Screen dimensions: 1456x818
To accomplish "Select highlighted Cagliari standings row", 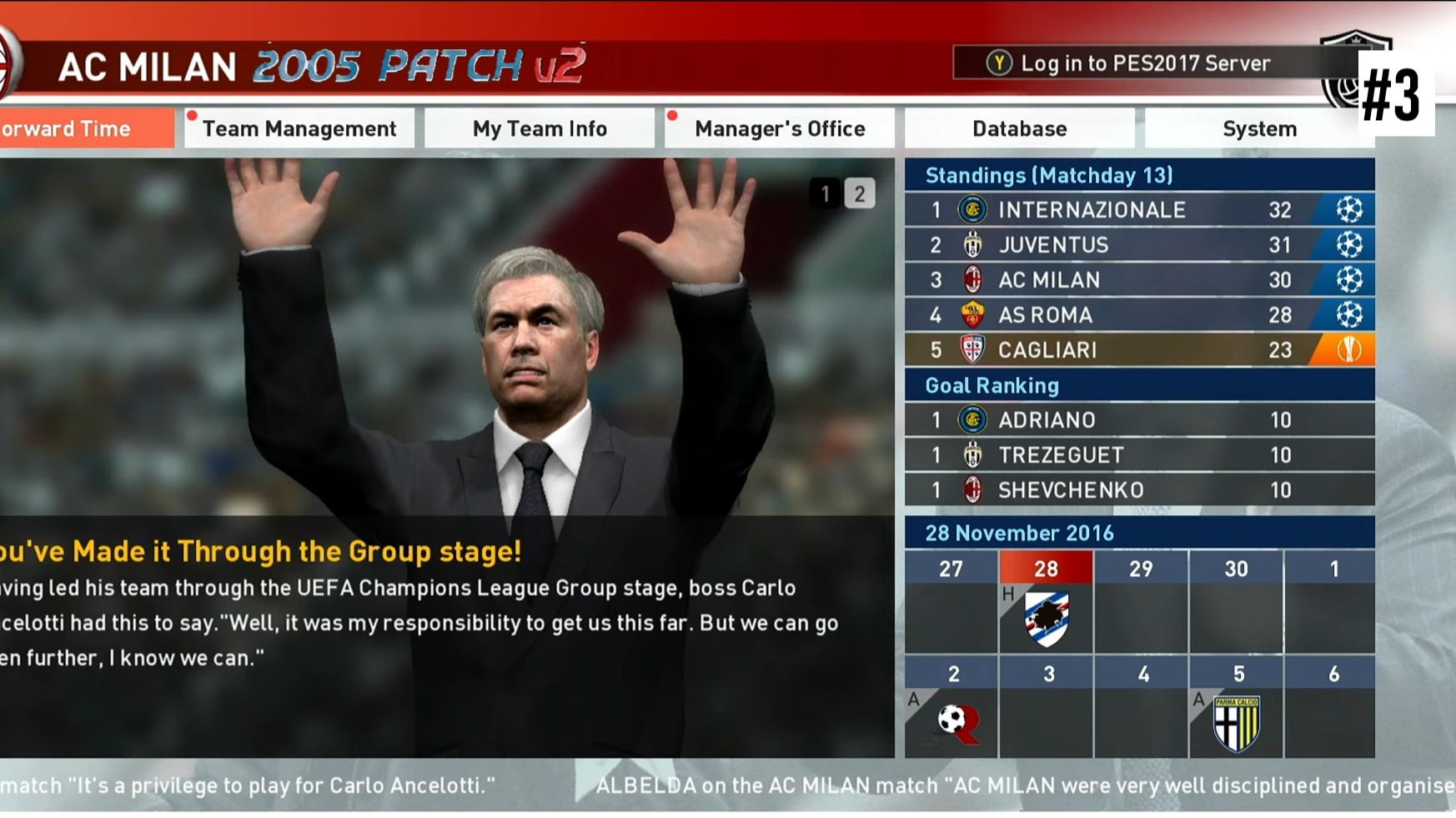I will point(1139,349).
